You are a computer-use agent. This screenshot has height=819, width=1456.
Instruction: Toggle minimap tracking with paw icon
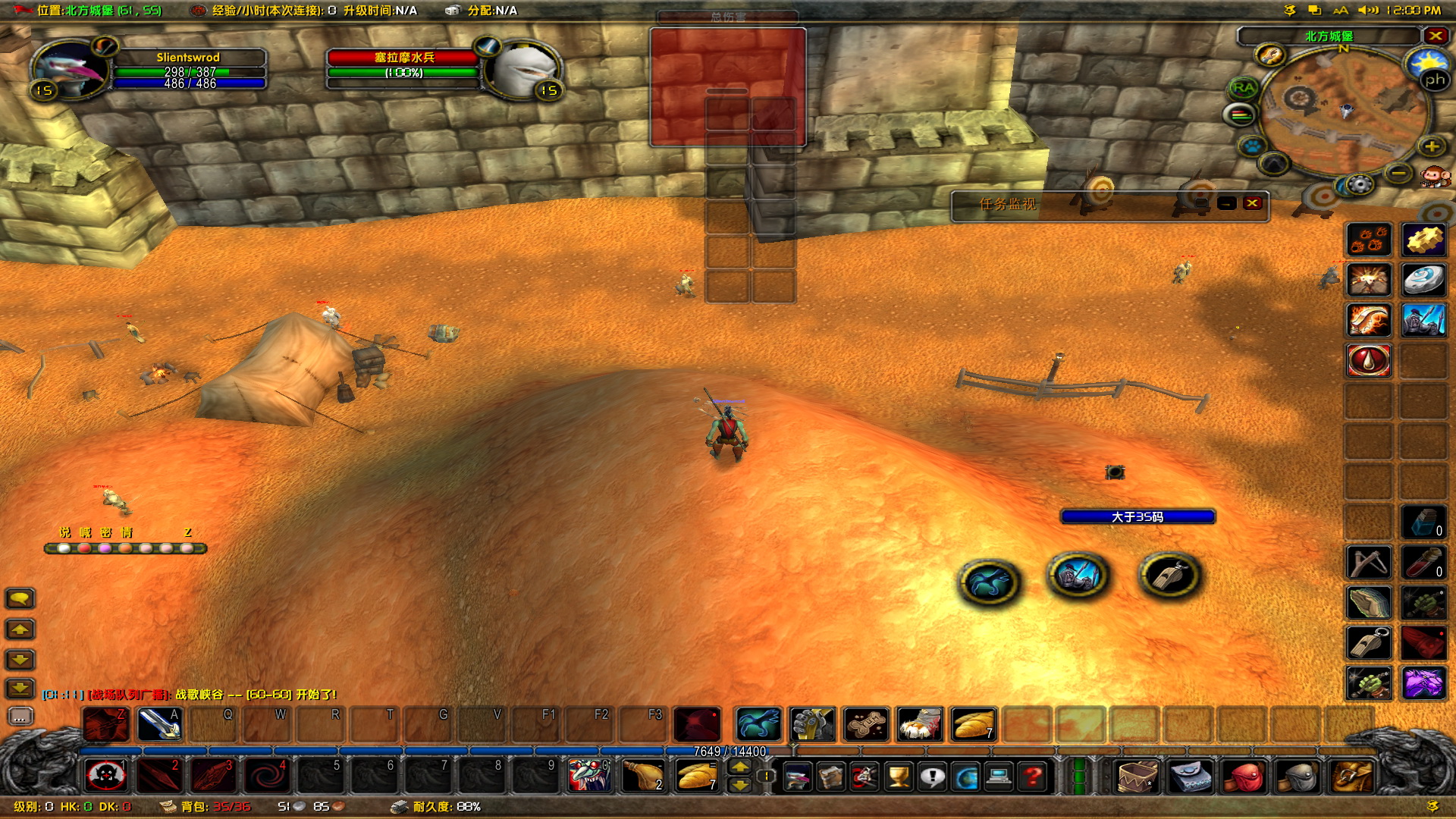coord(1252,145)
